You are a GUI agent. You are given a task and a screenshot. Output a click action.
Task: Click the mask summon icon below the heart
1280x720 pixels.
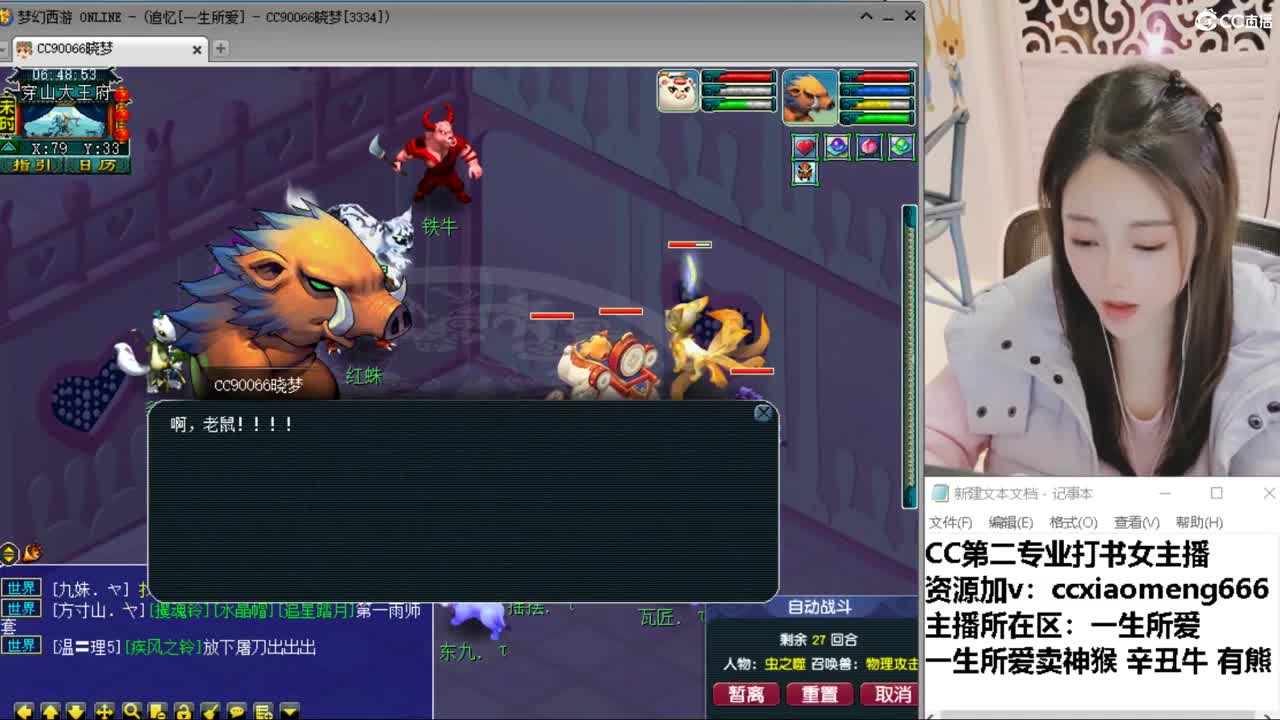[x=805, y=176]
